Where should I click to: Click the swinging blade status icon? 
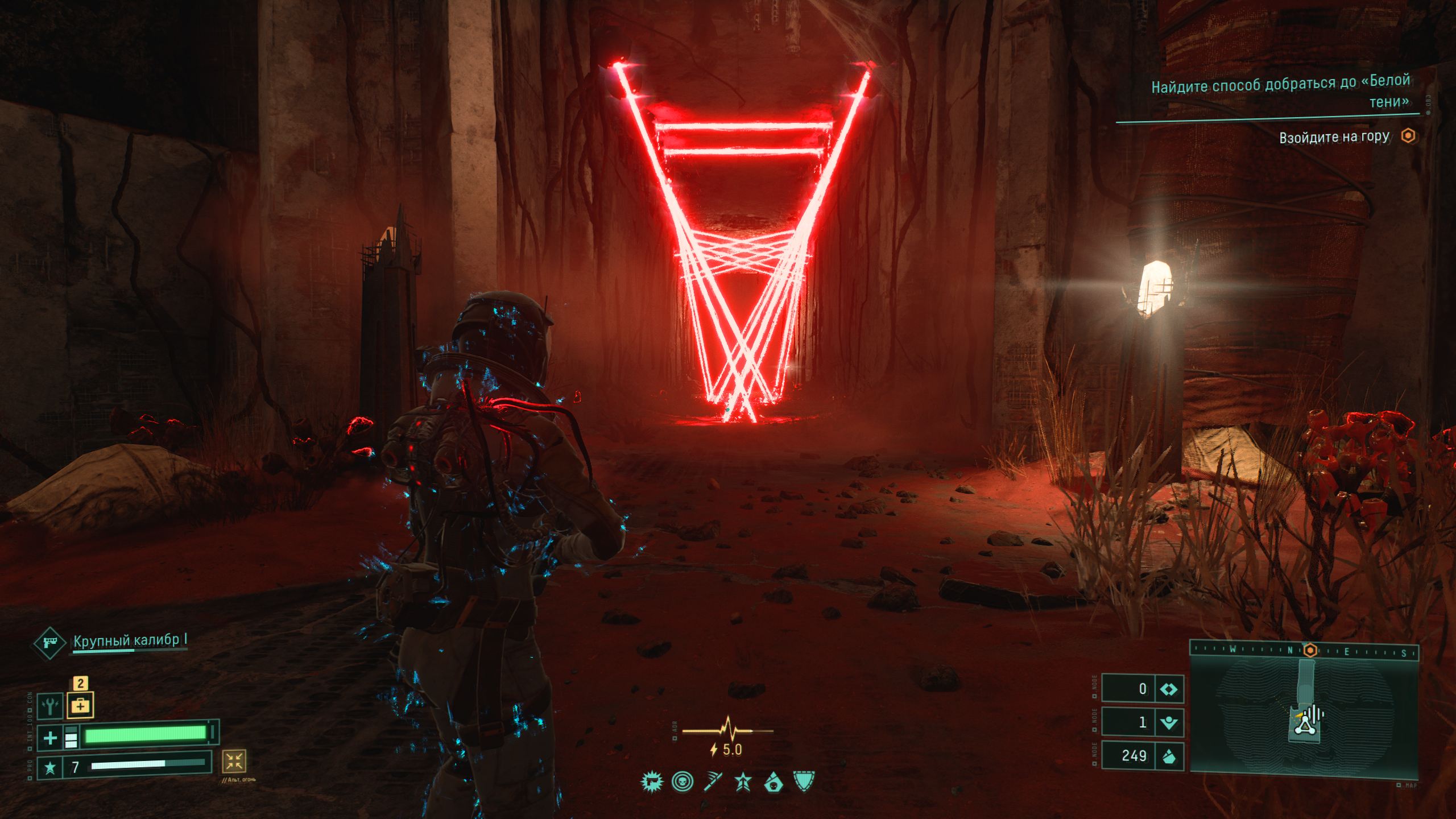pos(713,782)
